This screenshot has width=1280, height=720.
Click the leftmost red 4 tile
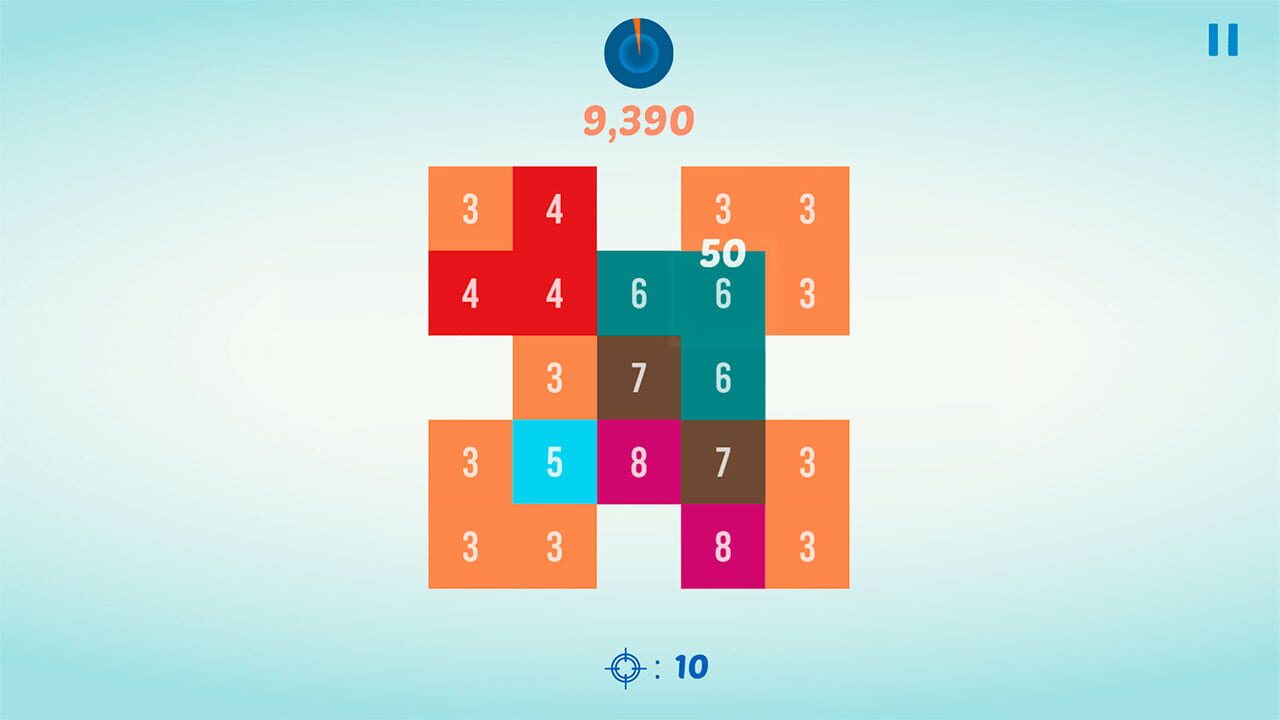tap(469, 294)
